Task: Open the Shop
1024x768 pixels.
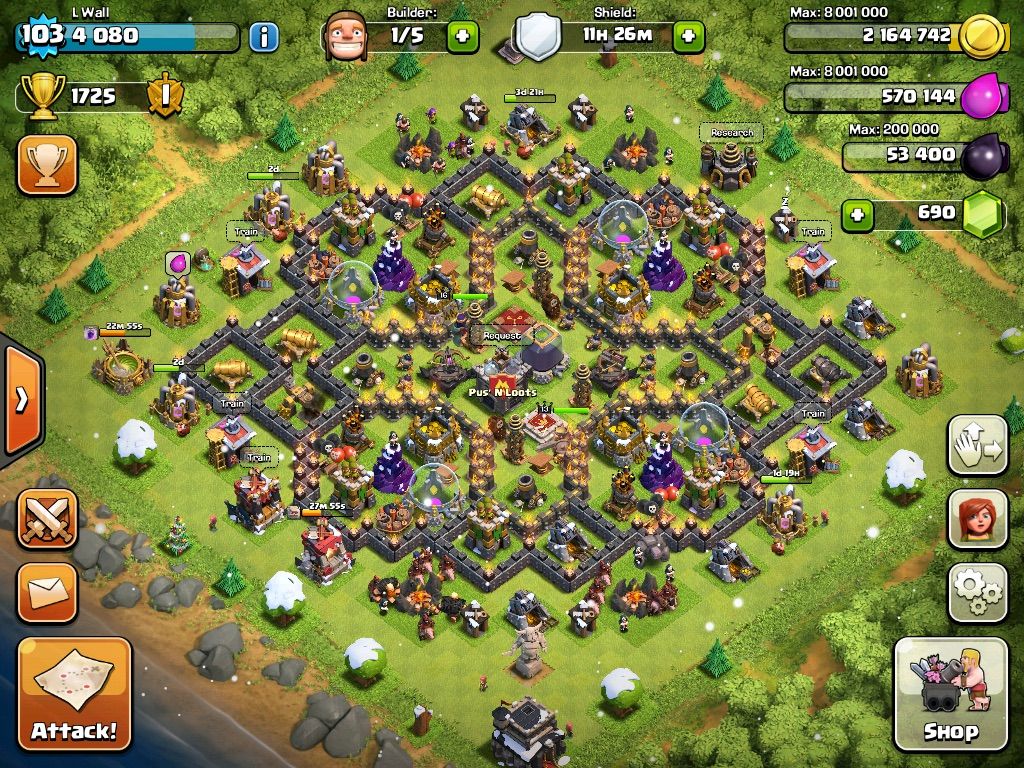Action: [x=950, y=694]
